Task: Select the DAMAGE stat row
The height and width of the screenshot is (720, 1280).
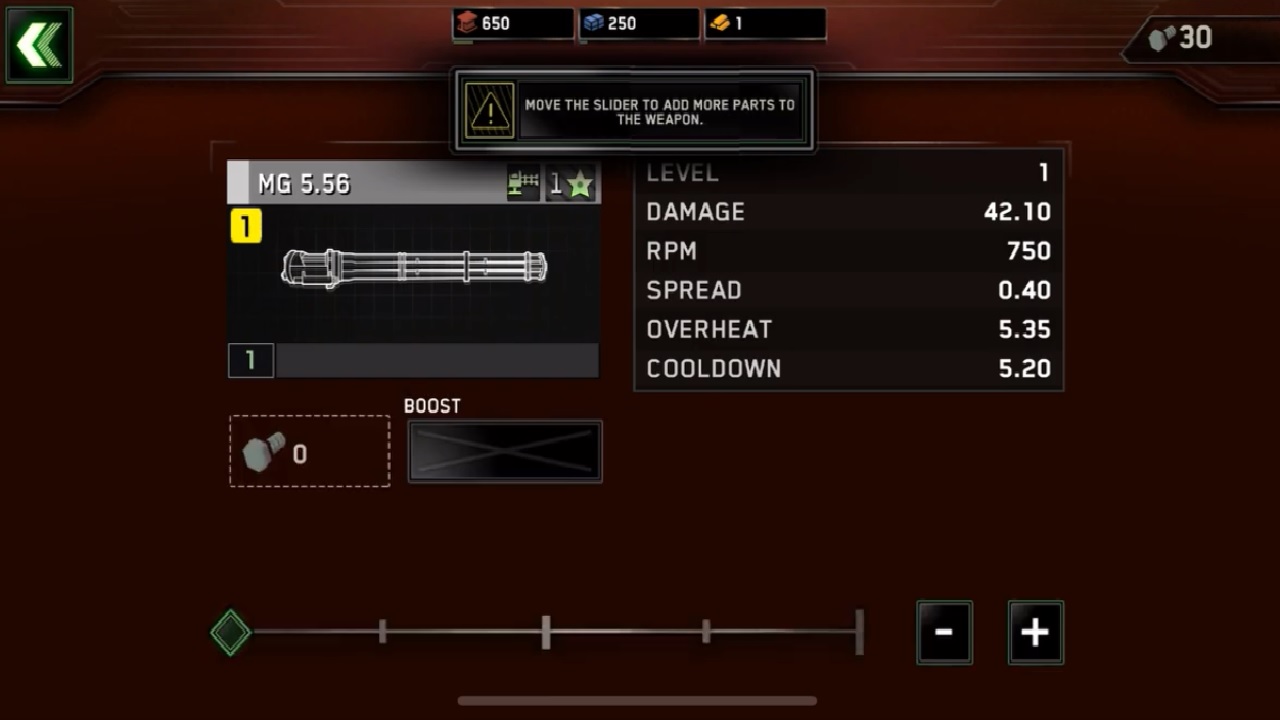Action: tap(848, 212)
